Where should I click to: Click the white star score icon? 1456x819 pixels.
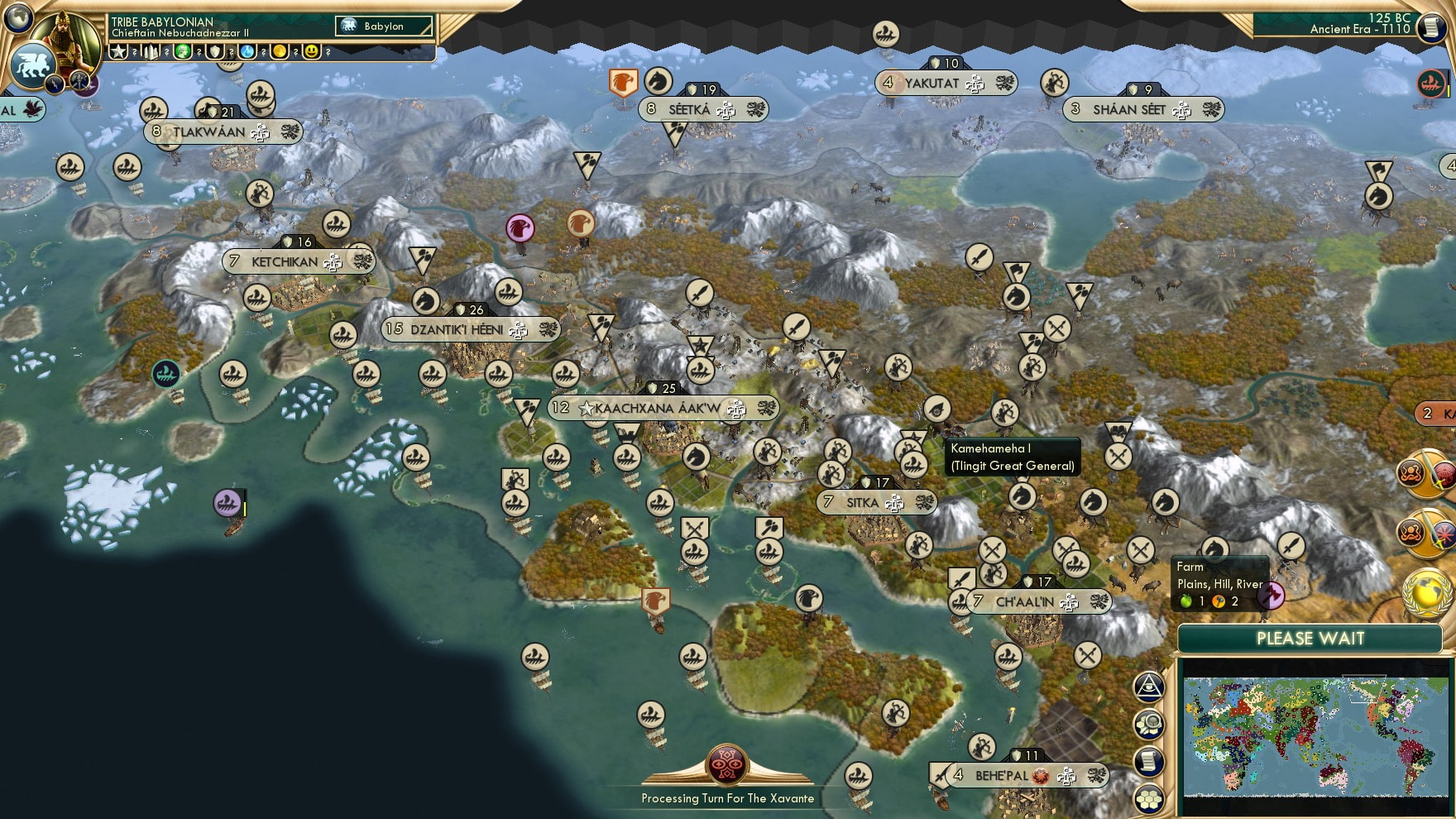coord(119,52)
